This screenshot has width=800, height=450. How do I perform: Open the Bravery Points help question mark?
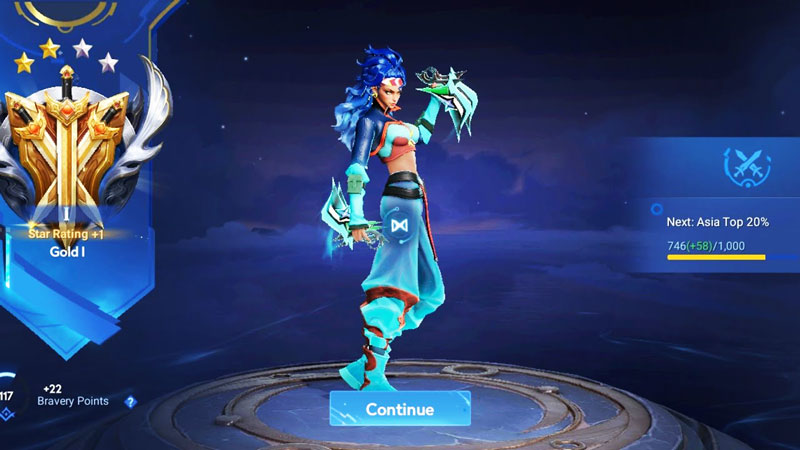(x=130, y=402)
